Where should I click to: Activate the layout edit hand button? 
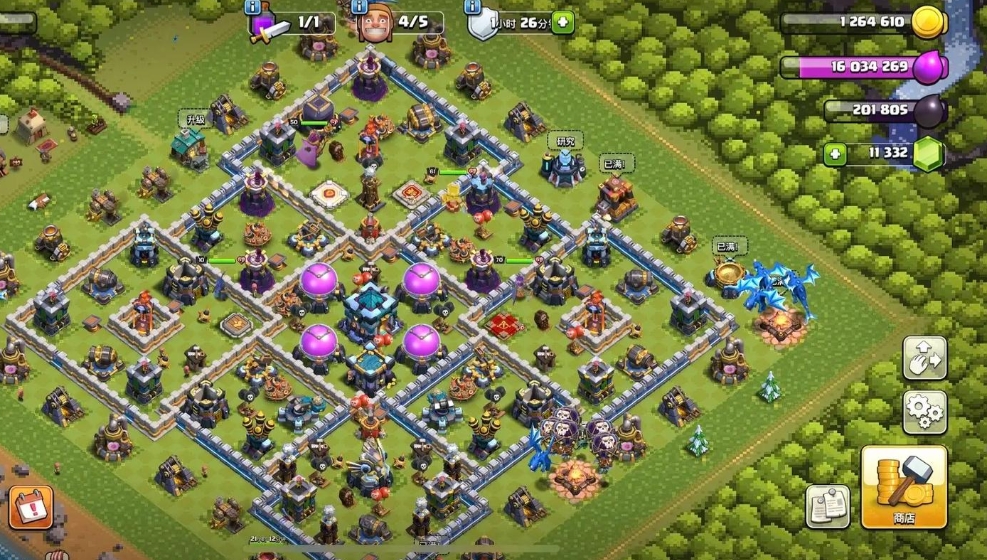[924, 357]
